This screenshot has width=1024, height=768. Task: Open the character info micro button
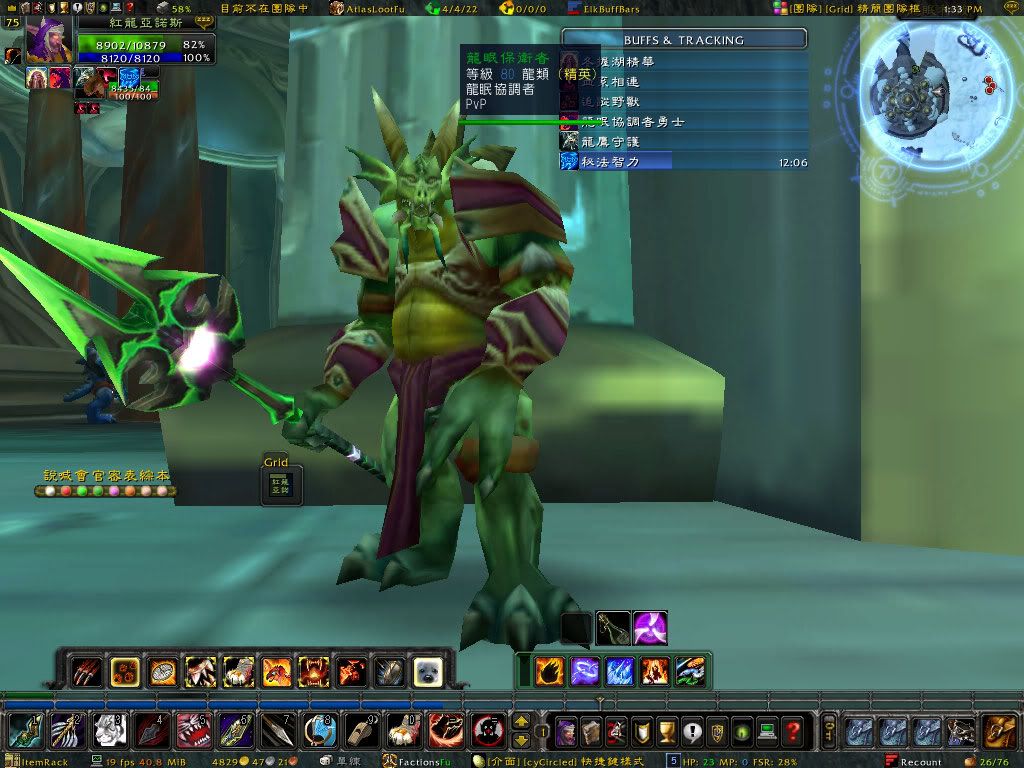566,732
